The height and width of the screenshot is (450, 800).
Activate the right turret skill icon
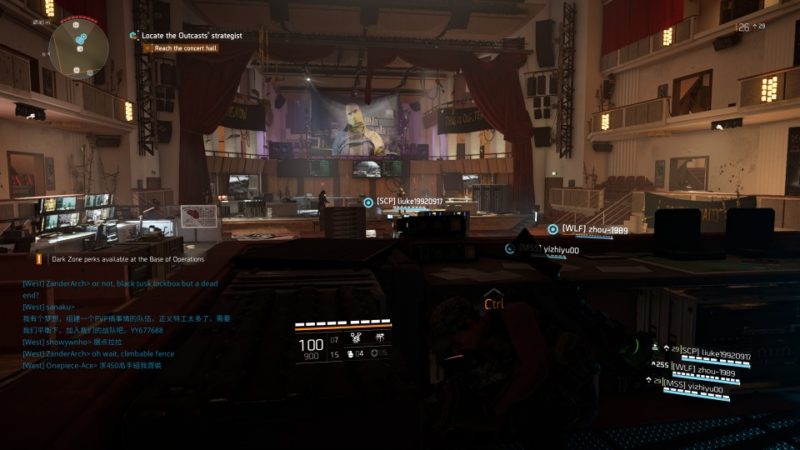[380, 339]
